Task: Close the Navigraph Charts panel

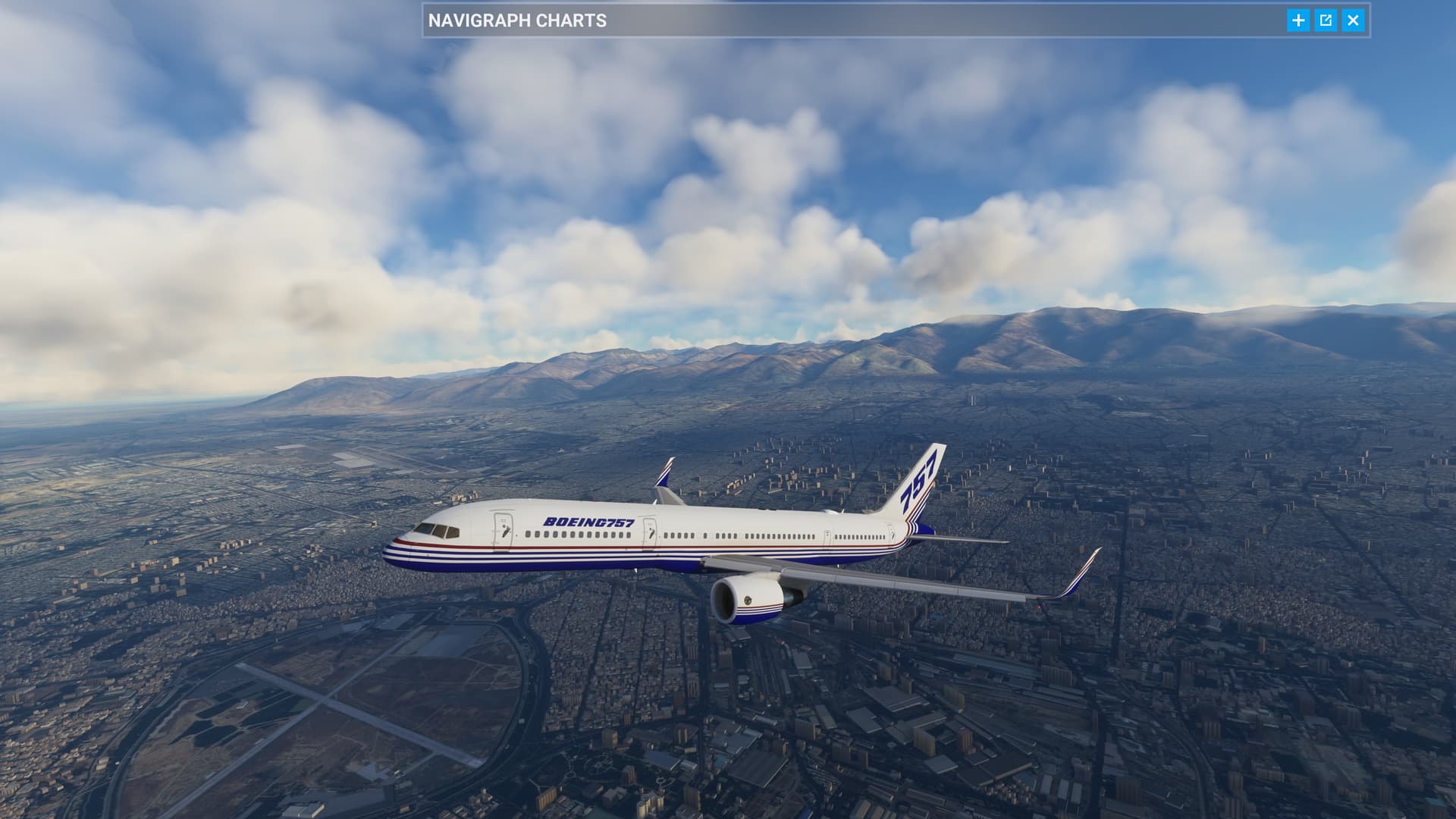Action: pyautogui.click(x=1353, y=20)
